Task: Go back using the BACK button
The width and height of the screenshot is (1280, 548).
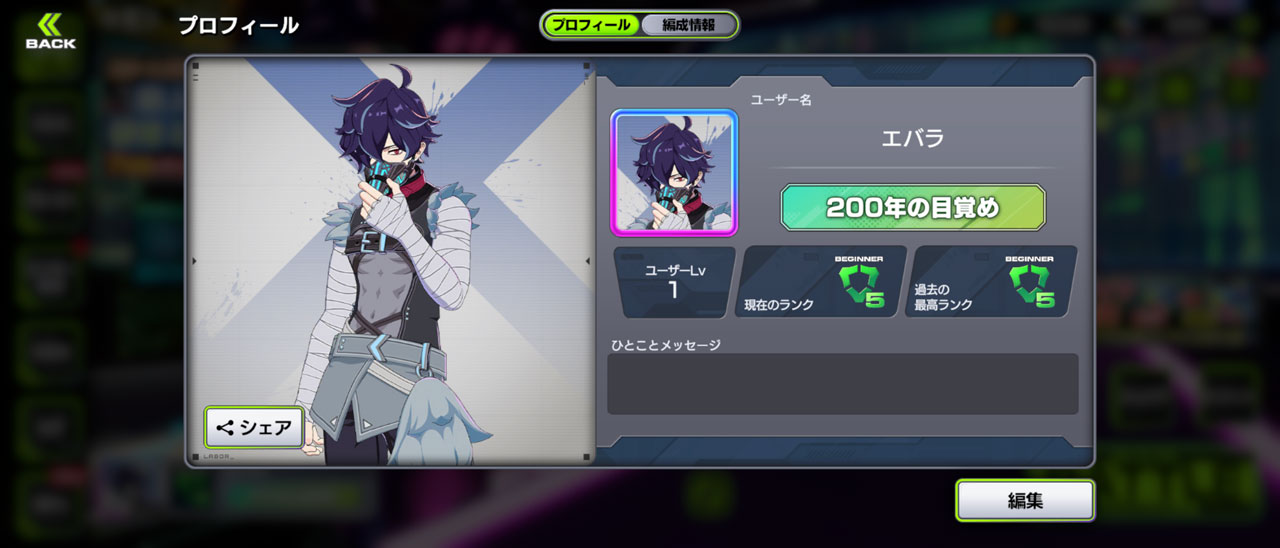Action: tap(50, 32)
